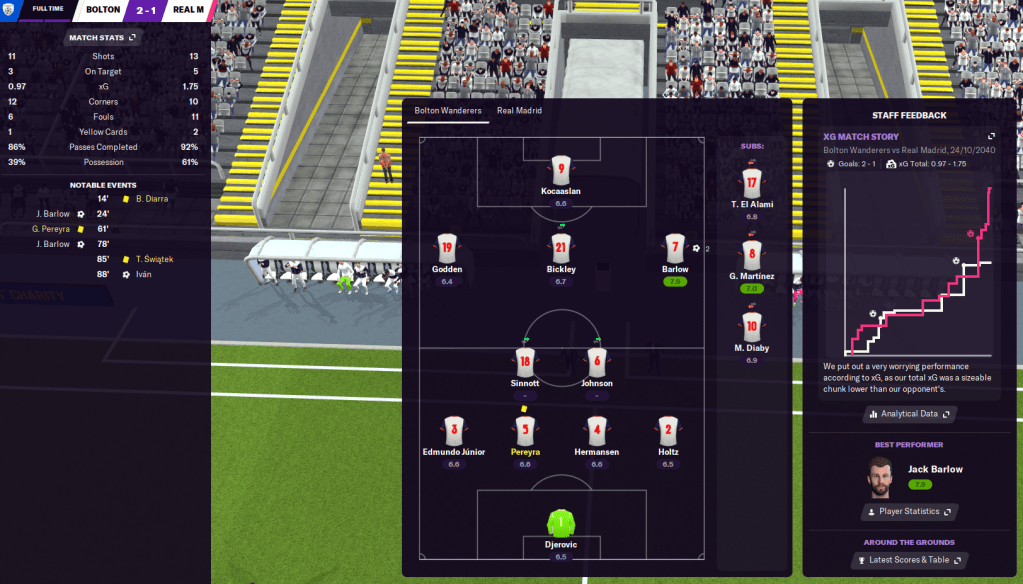Click Sinnott in central midfield
1023x584 pixels.
(524, 363)
